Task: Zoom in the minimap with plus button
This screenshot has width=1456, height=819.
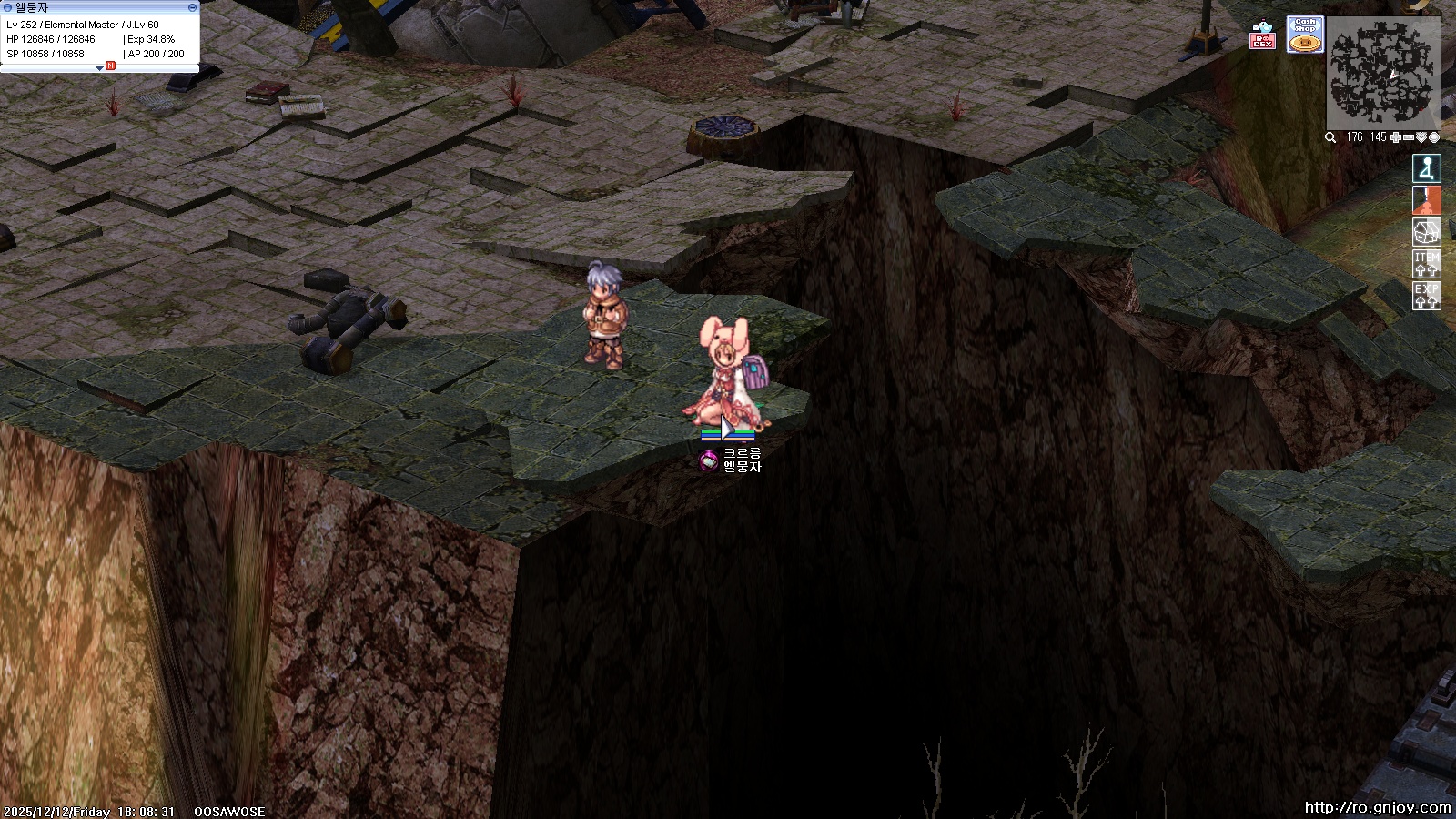Action: point(1396,137)
